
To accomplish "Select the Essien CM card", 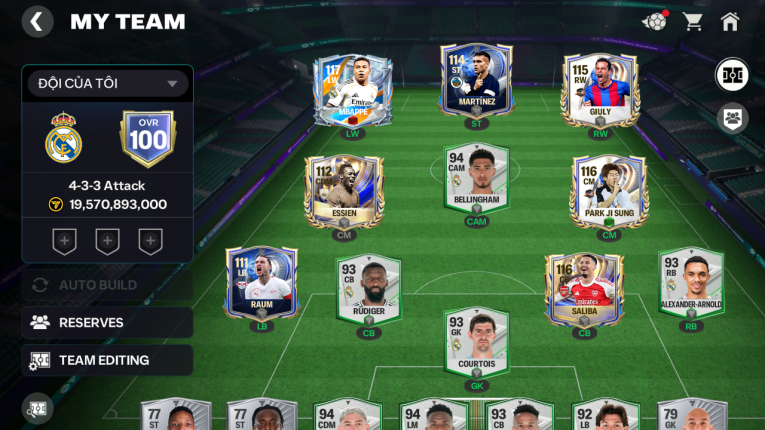I will 344,190.
